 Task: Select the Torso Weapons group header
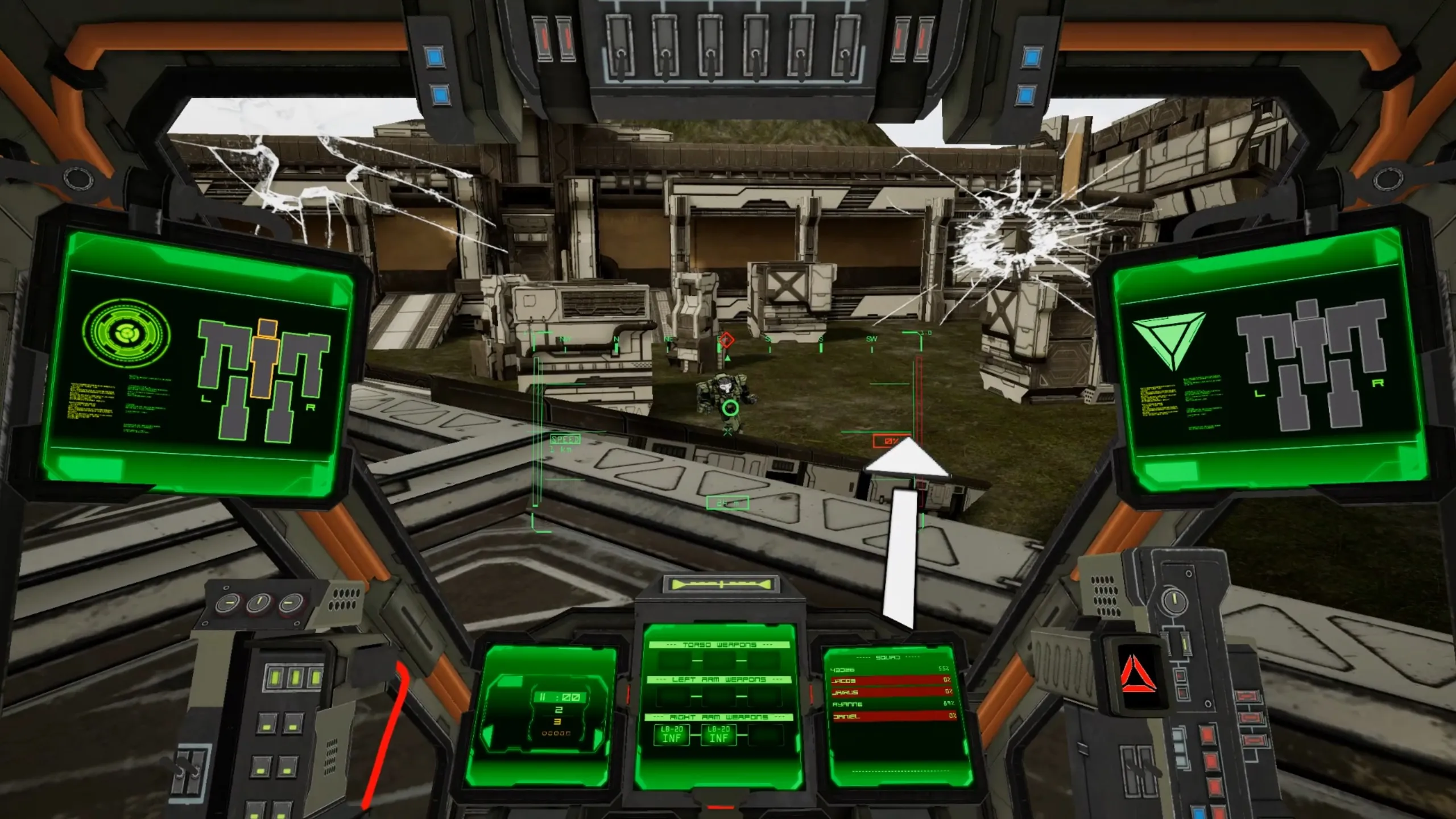pos(719,645)
